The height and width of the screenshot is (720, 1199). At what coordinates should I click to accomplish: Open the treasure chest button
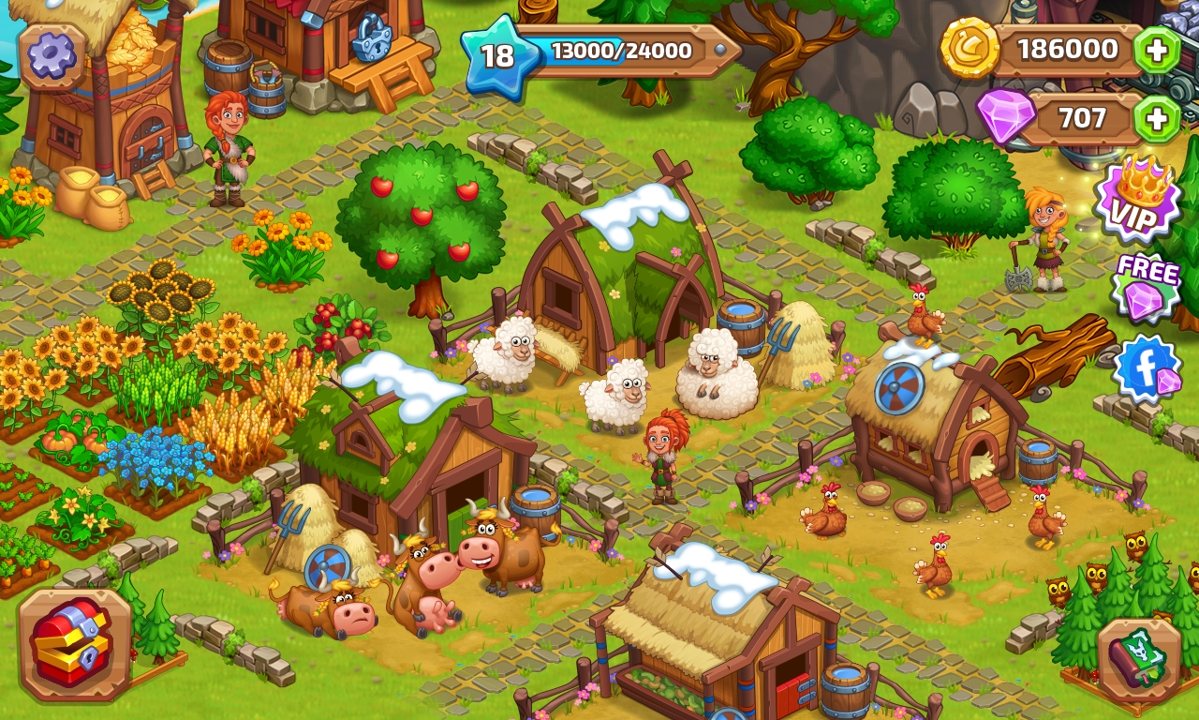(73, 643)
